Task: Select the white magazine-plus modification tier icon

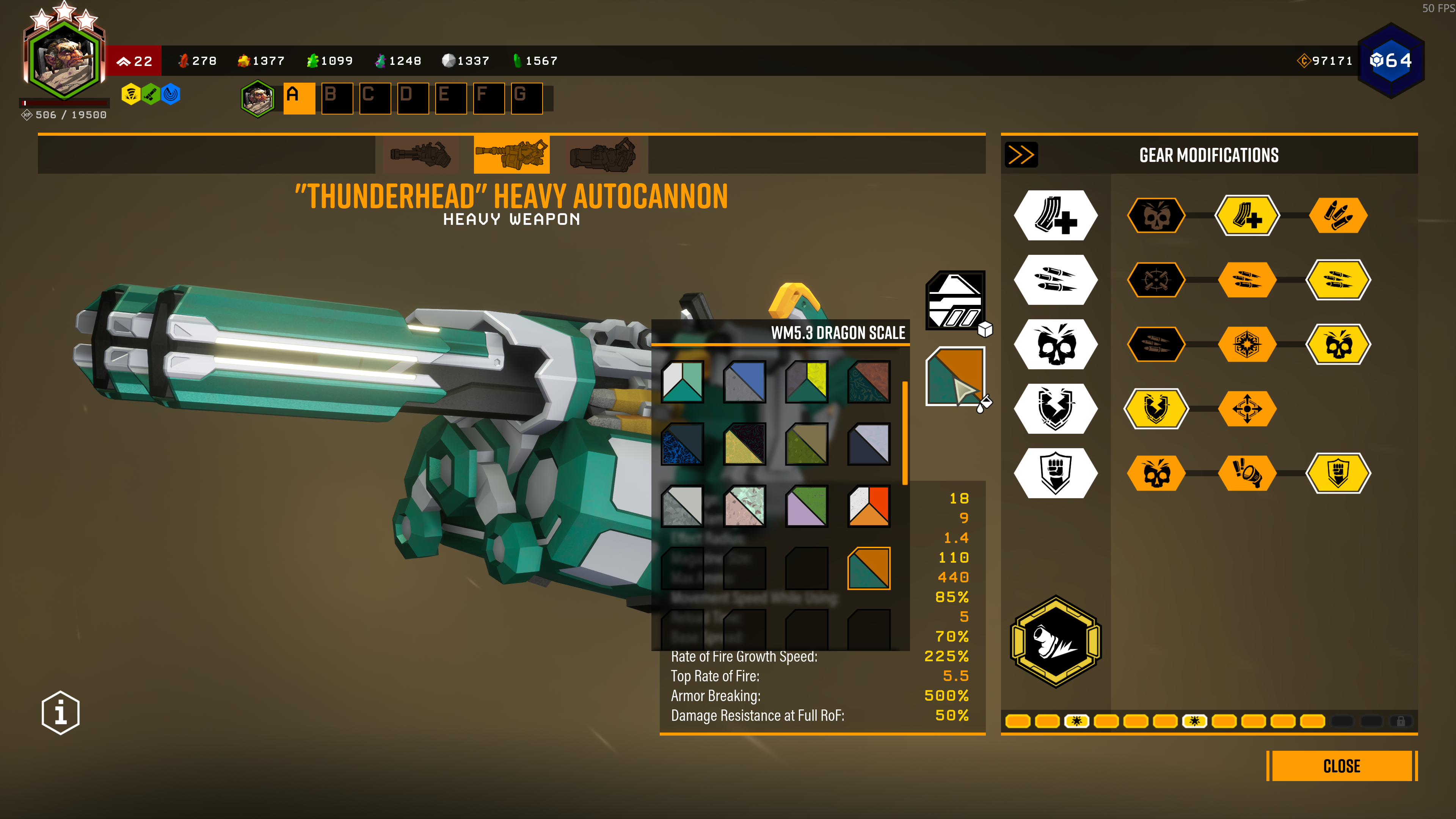Action: tap(1055, 215)
